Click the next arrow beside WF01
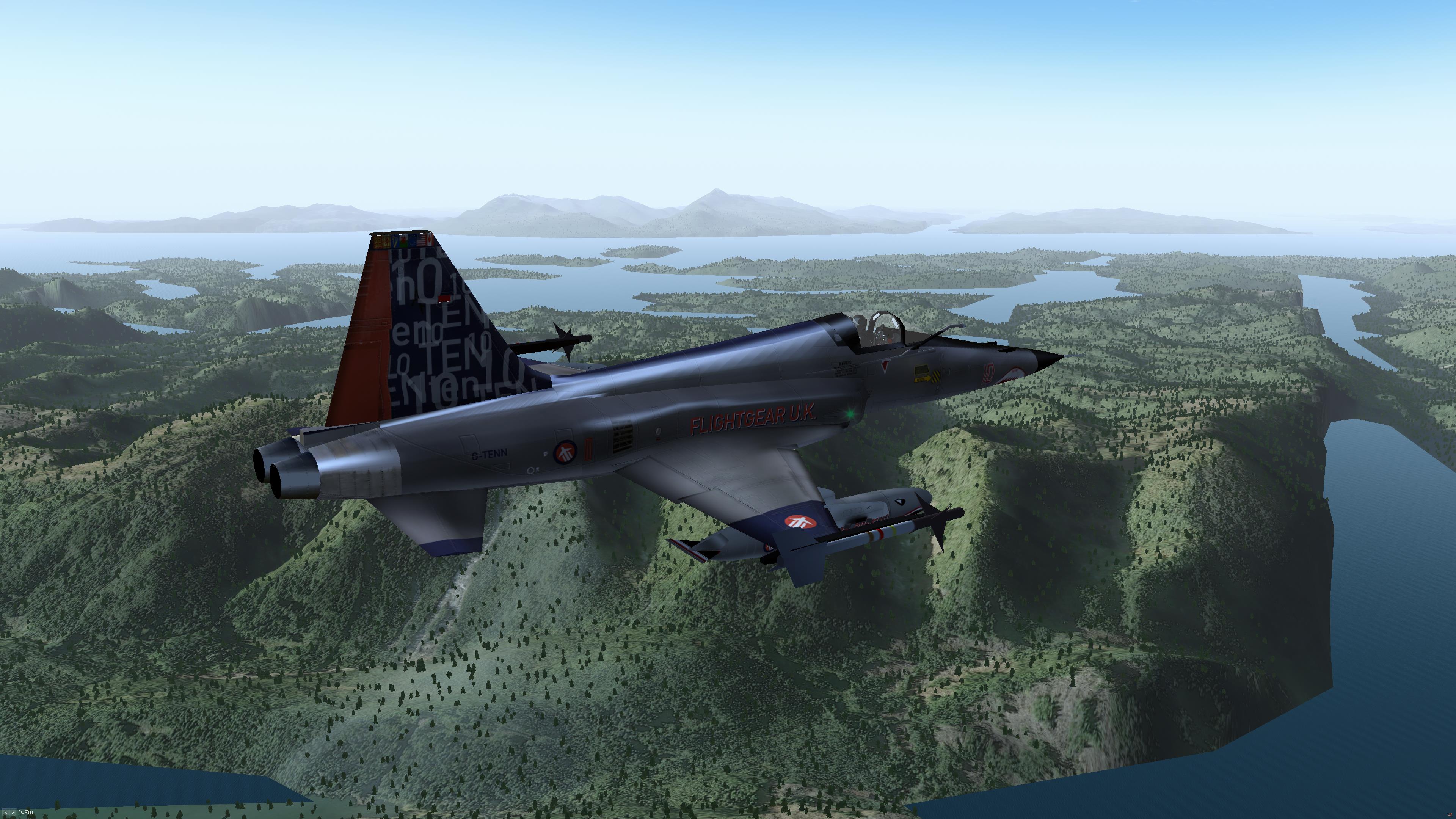 pyautogui.click(x=13, y=813)
